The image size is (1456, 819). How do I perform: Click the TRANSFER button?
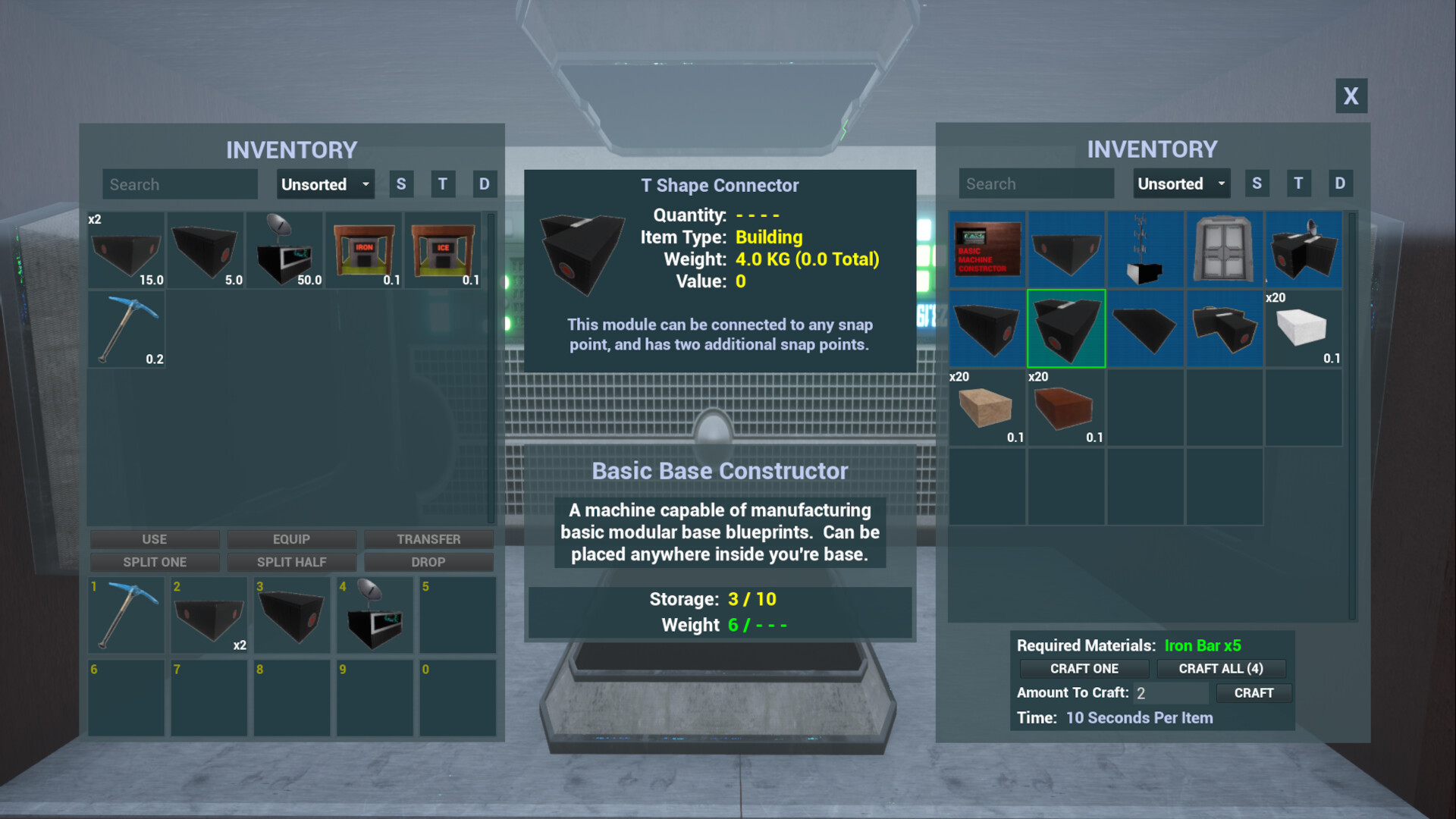[x=428, y=539]
